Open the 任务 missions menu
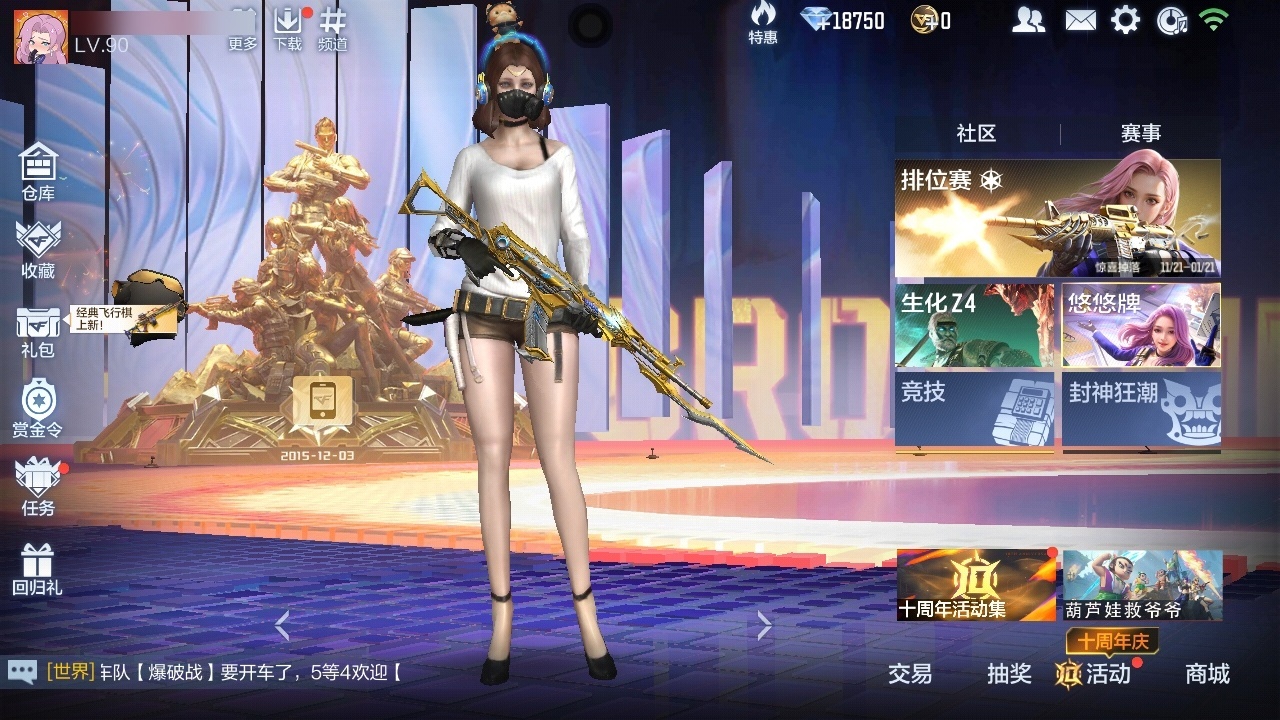This screenshot has height=720, width=1280. [38, 487]
